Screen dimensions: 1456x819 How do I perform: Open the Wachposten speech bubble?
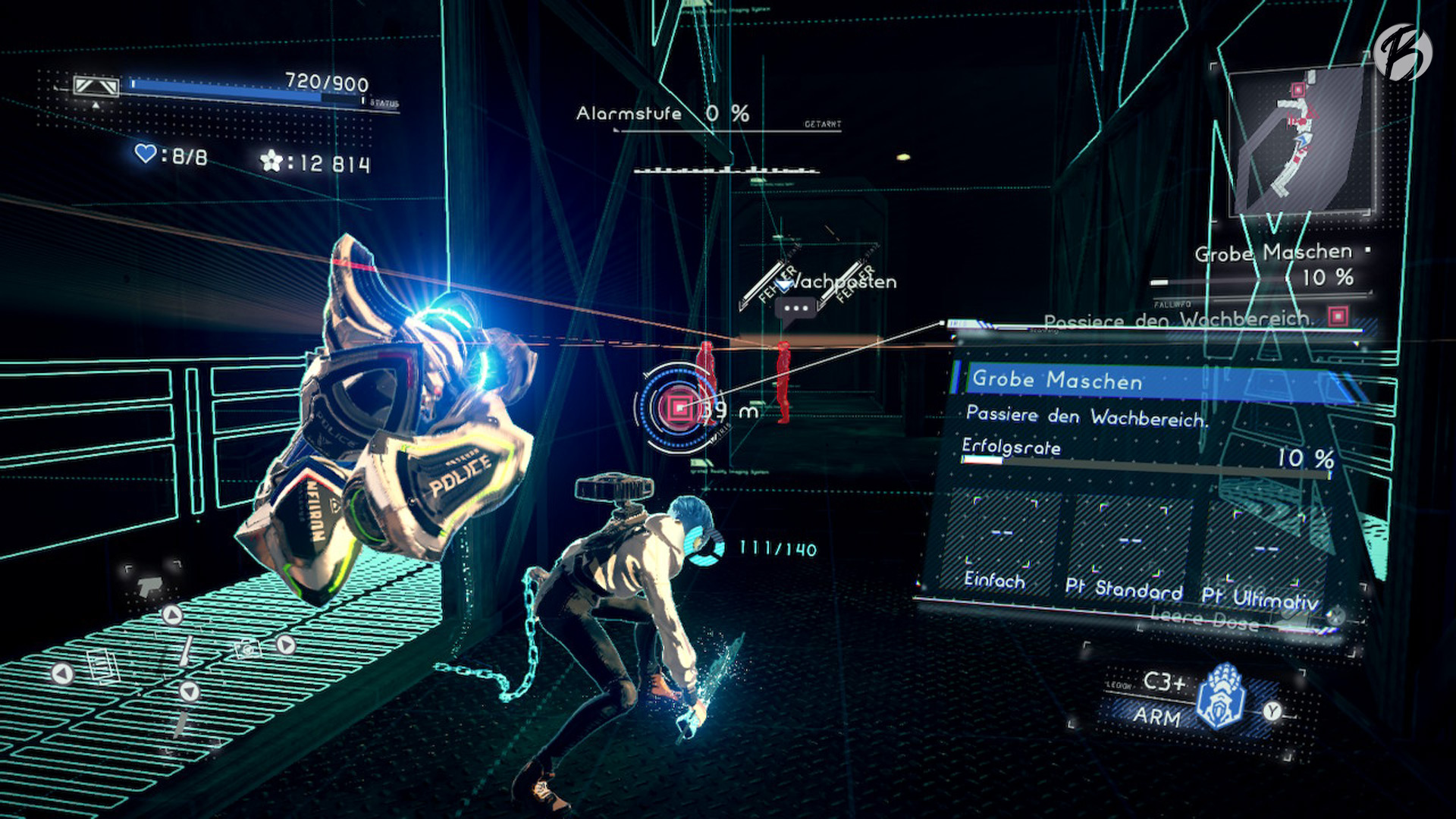[x=795, y=309]
